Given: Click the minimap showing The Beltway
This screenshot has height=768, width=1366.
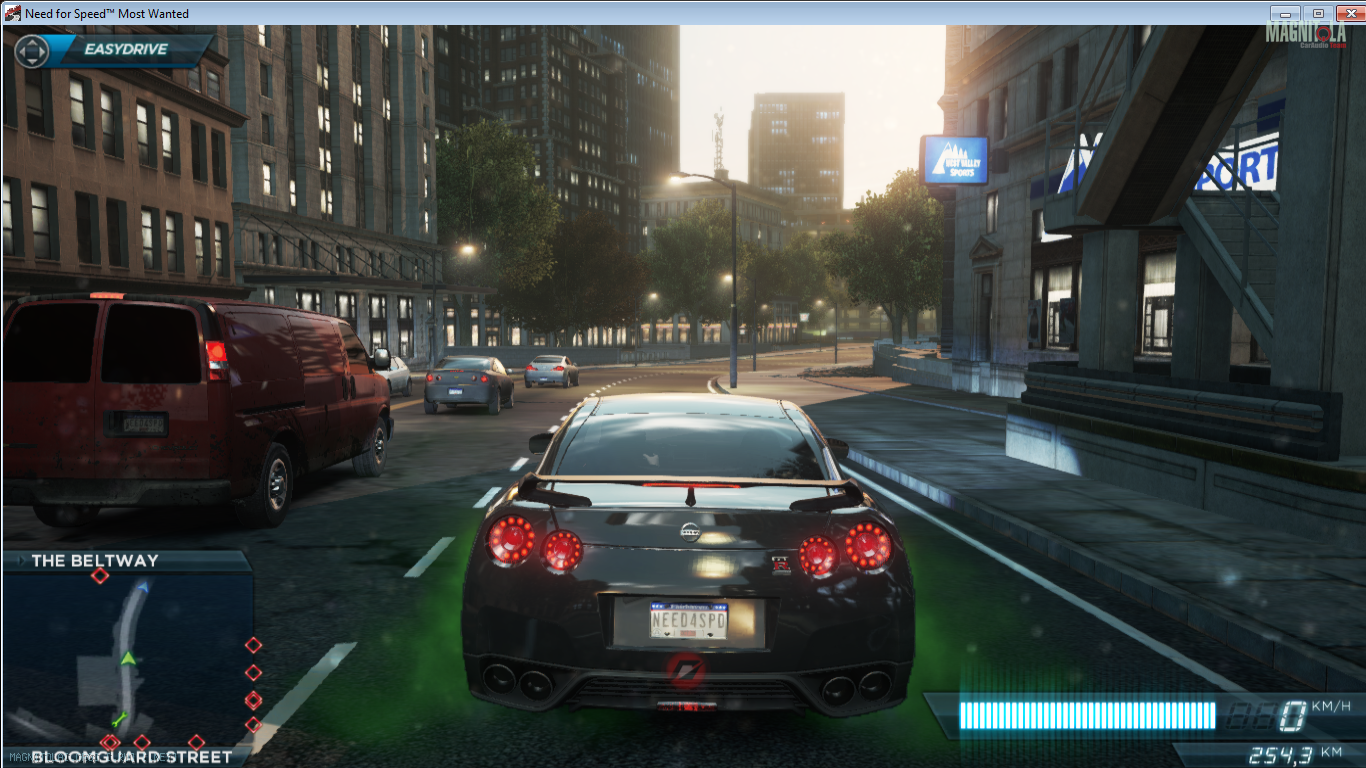Looking at the screenshot, I should point(127,657).
